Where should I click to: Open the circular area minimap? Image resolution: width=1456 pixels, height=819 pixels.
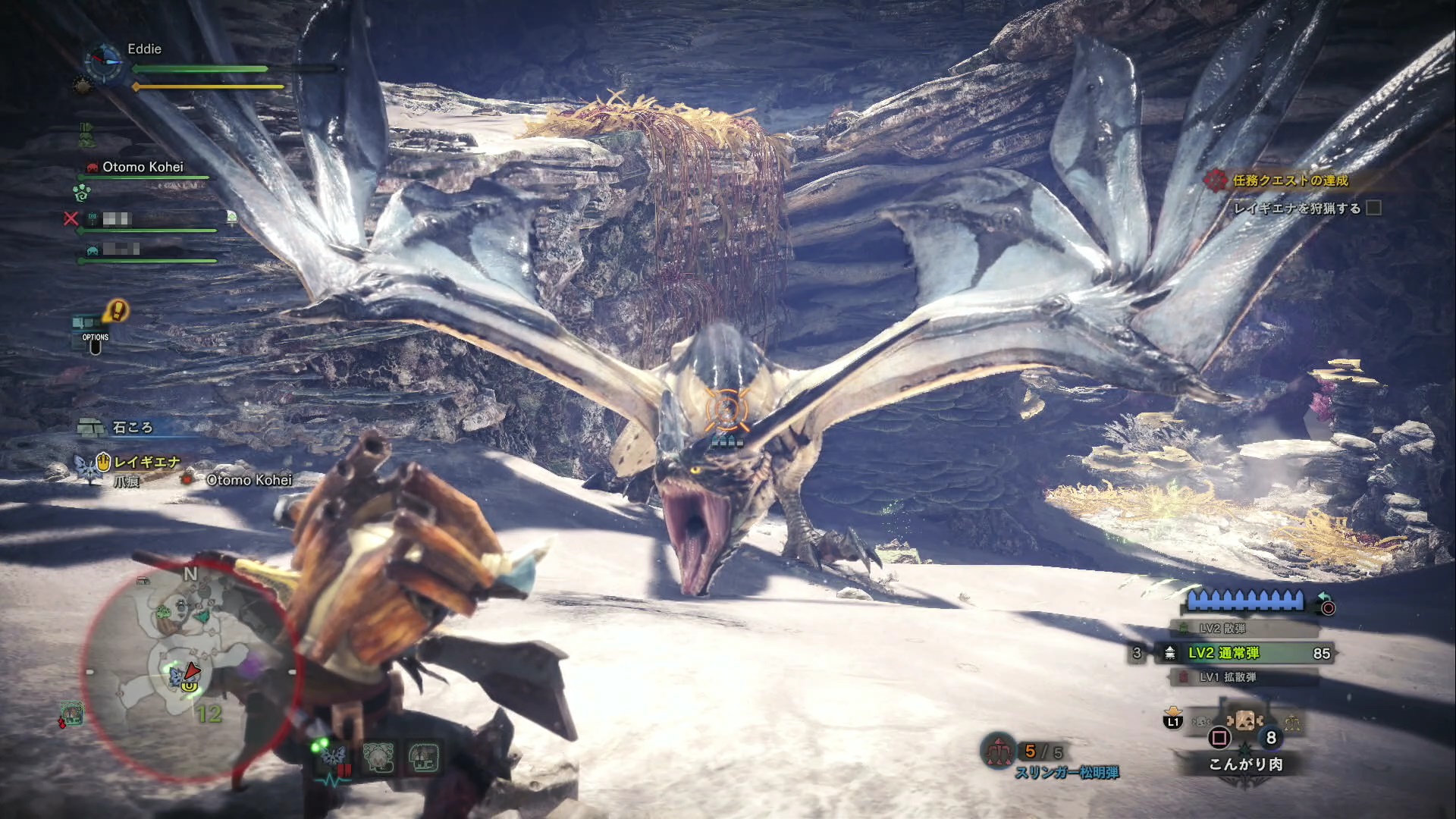tap(188, 672)
